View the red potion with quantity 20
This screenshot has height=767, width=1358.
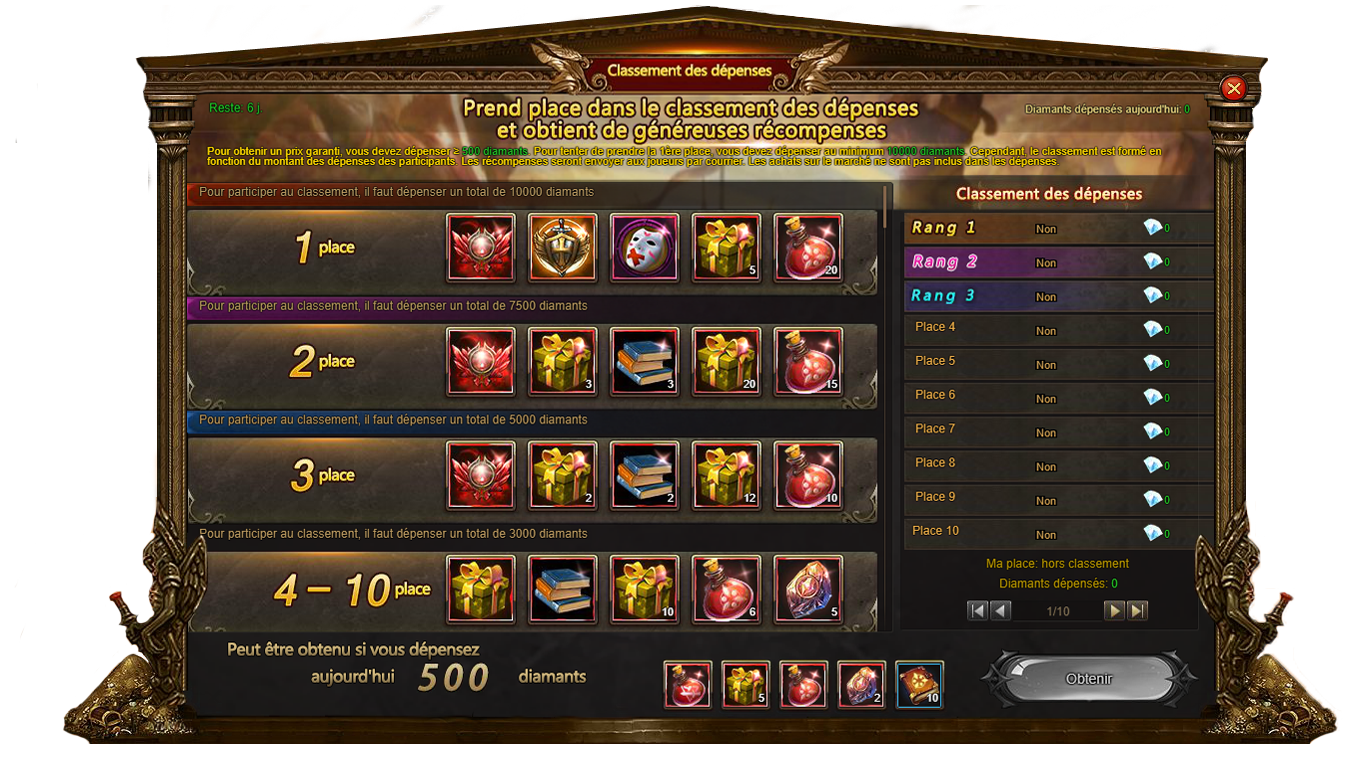click(x=808, y=247)
